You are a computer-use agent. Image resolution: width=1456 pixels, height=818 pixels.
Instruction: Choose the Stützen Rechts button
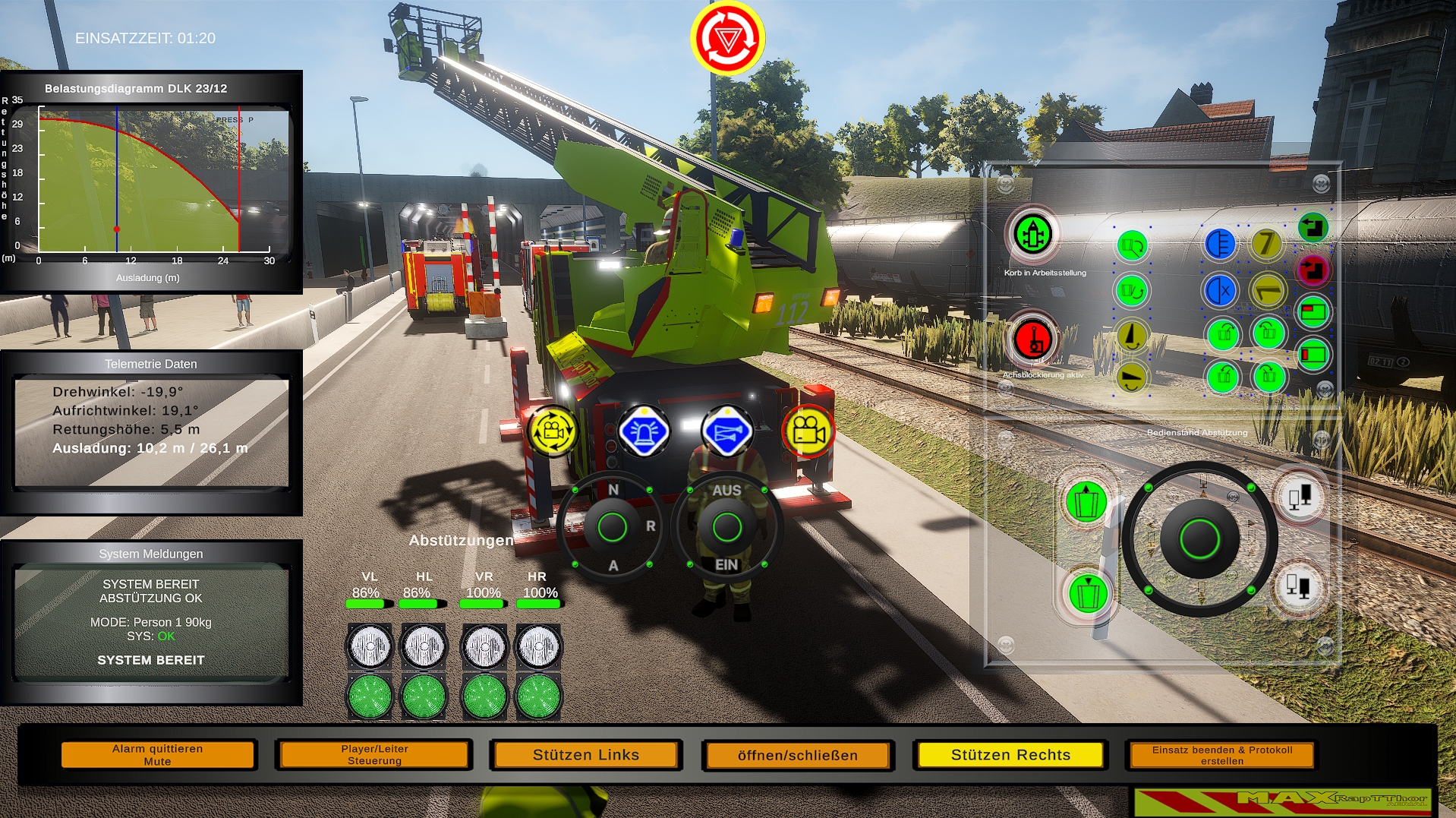tap(1010, 754)
